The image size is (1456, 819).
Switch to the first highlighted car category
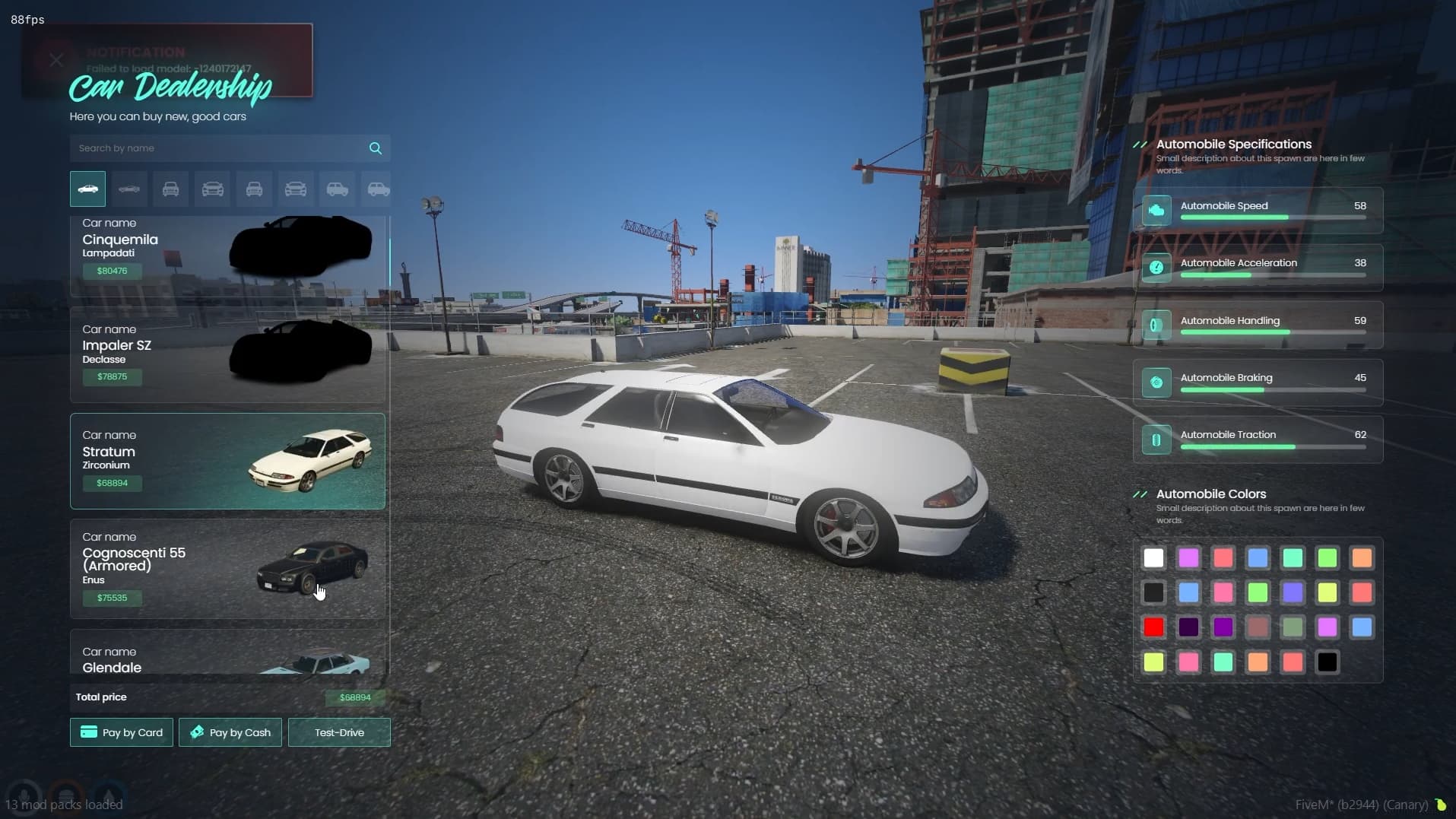[x=88, y=189]
